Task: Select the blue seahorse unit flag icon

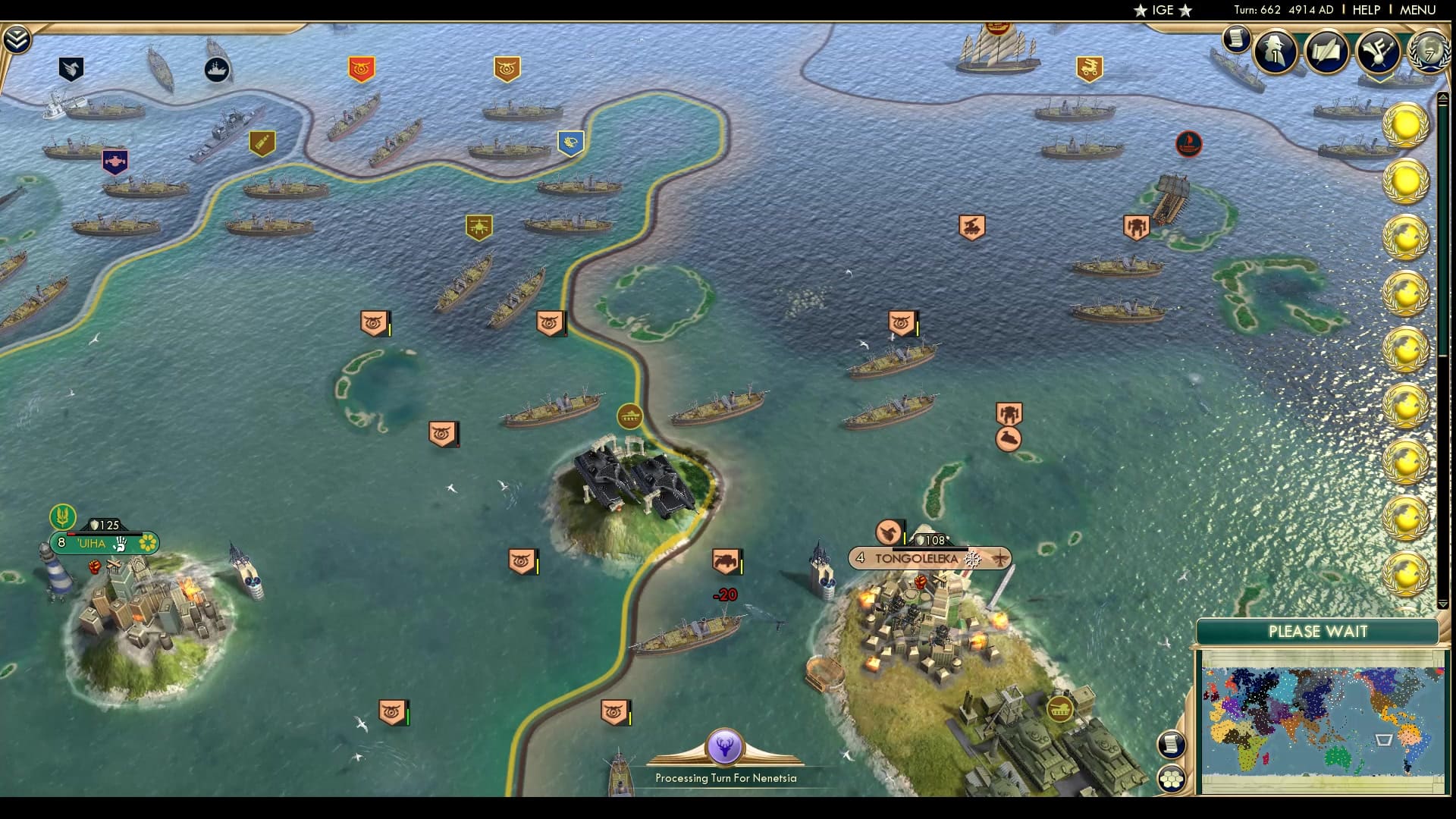Action: [x=570, y=143]
